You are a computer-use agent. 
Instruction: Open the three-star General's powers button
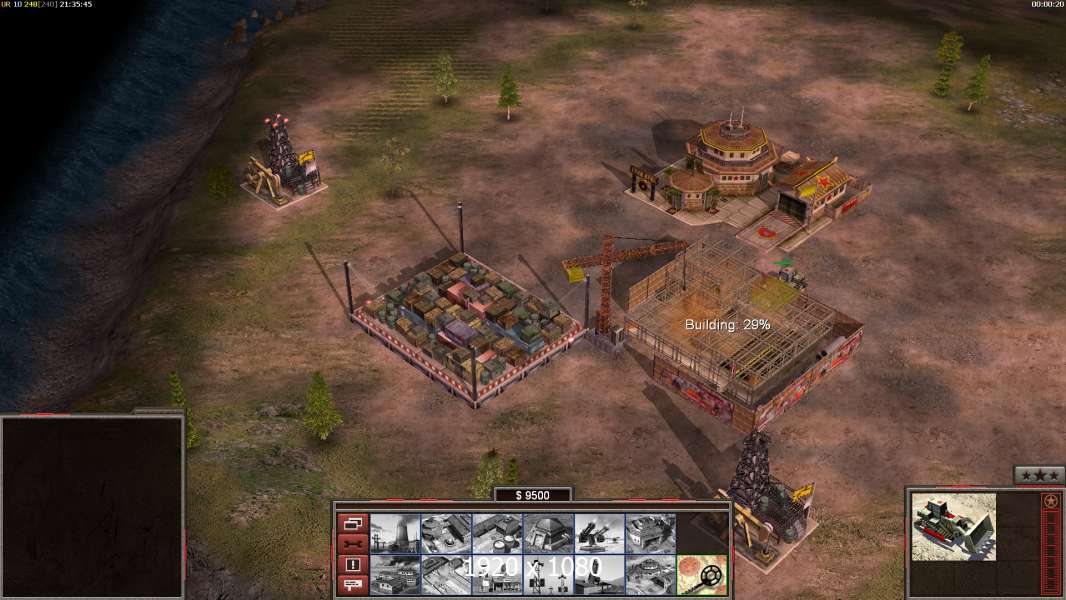(x=1038, y=475)
